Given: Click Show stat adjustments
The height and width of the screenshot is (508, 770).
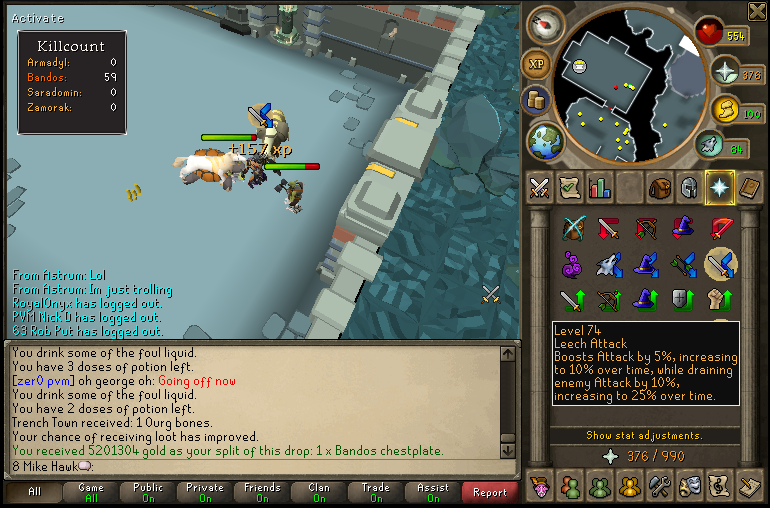Looking at the screenshot, I should (644, 436).
